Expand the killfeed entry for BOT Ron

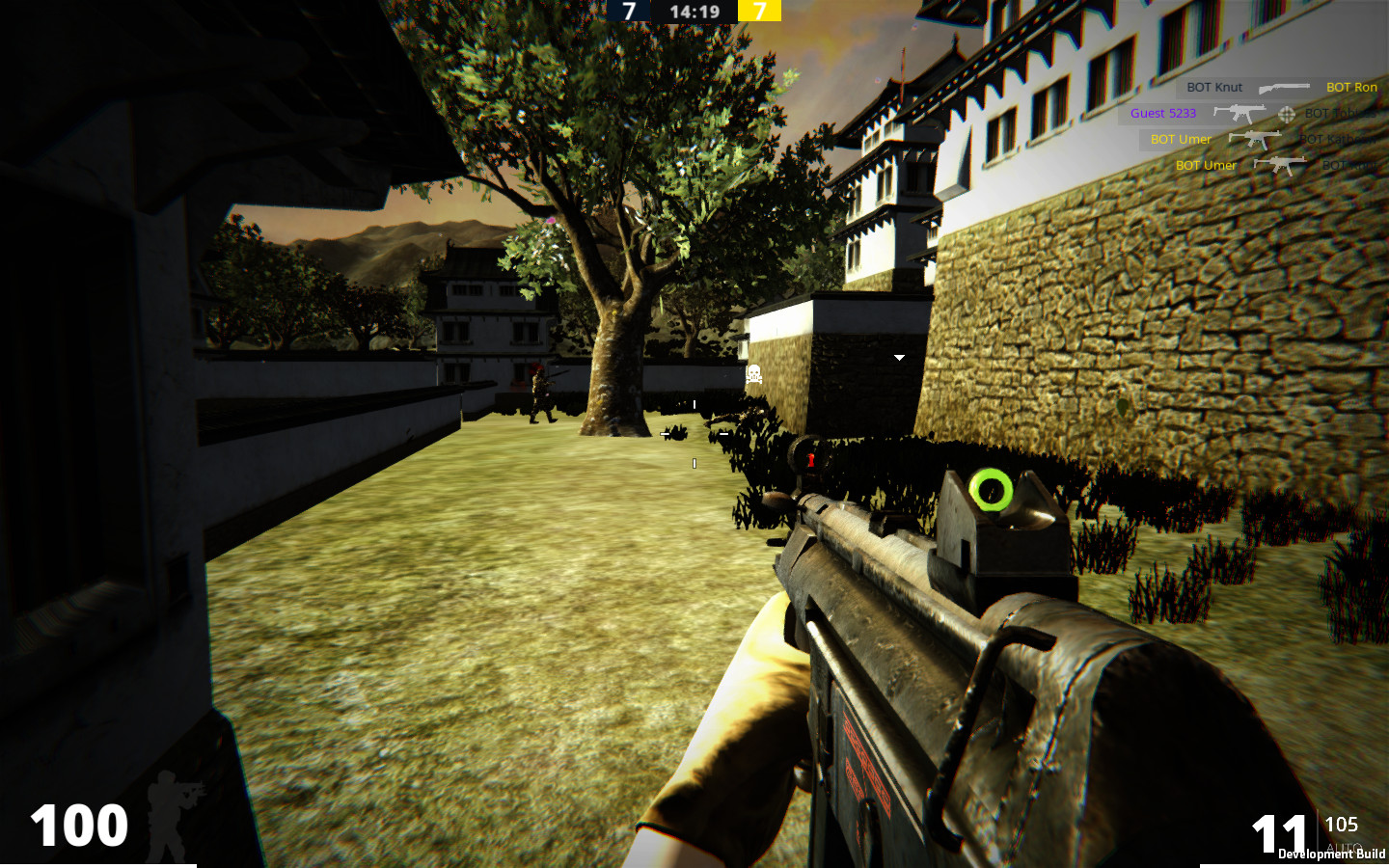pyautogui.click(x=1352, y=88)
